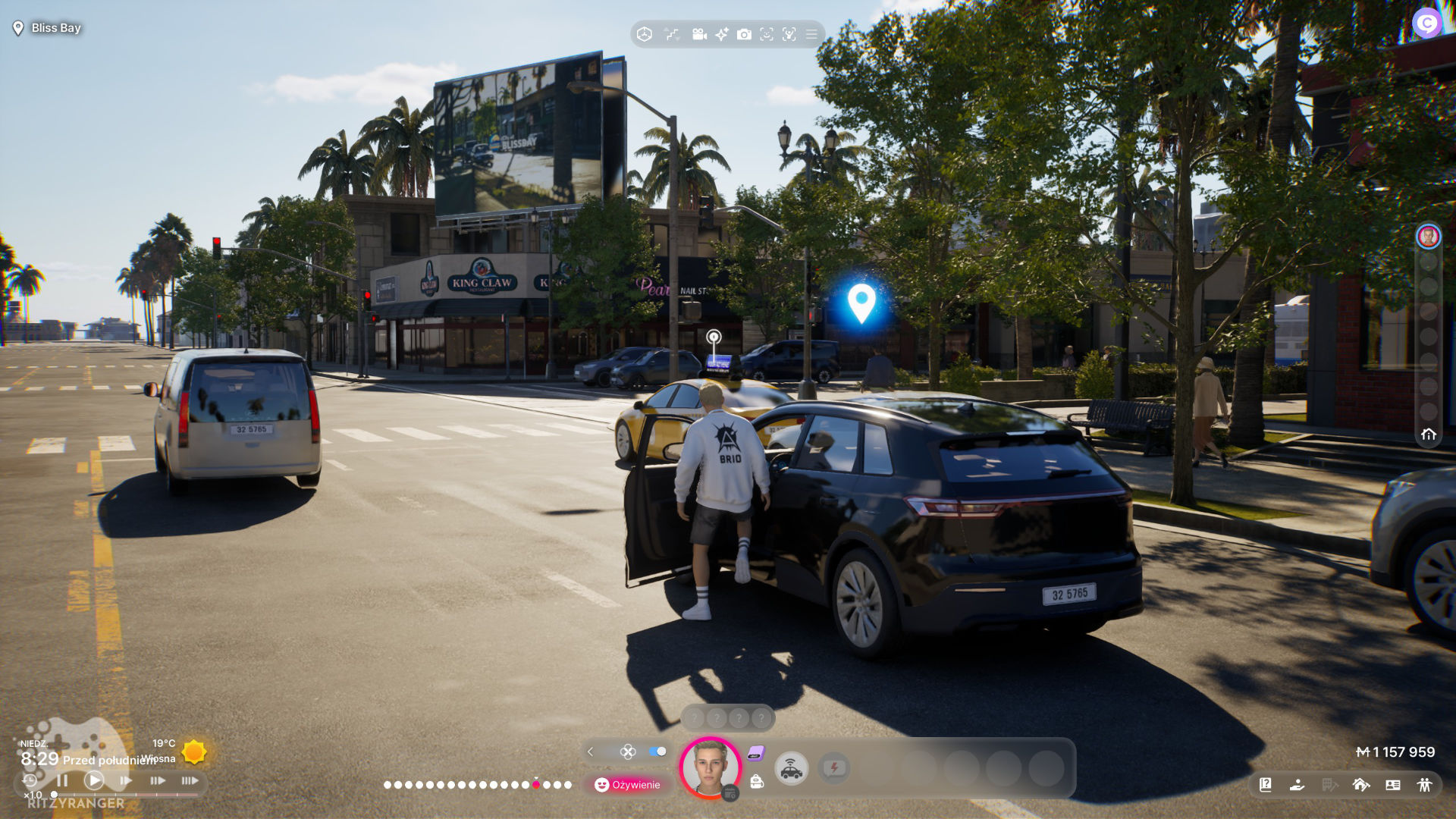Open the backpack inventory
The image size is (1456, 819).
tap(757, 782)
